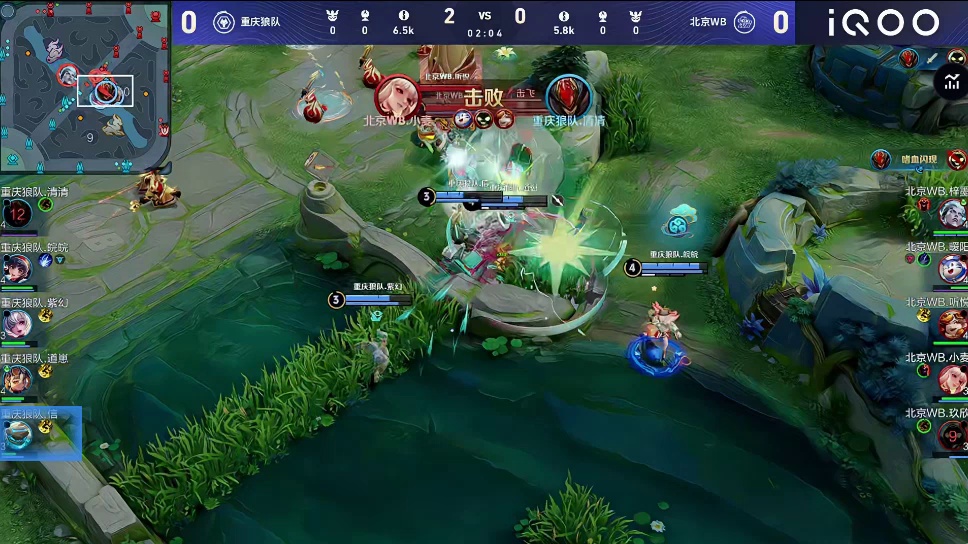Click the 重庆狼队 team logo in scoreboard
968x544 pixels.
tap(224, 22)
